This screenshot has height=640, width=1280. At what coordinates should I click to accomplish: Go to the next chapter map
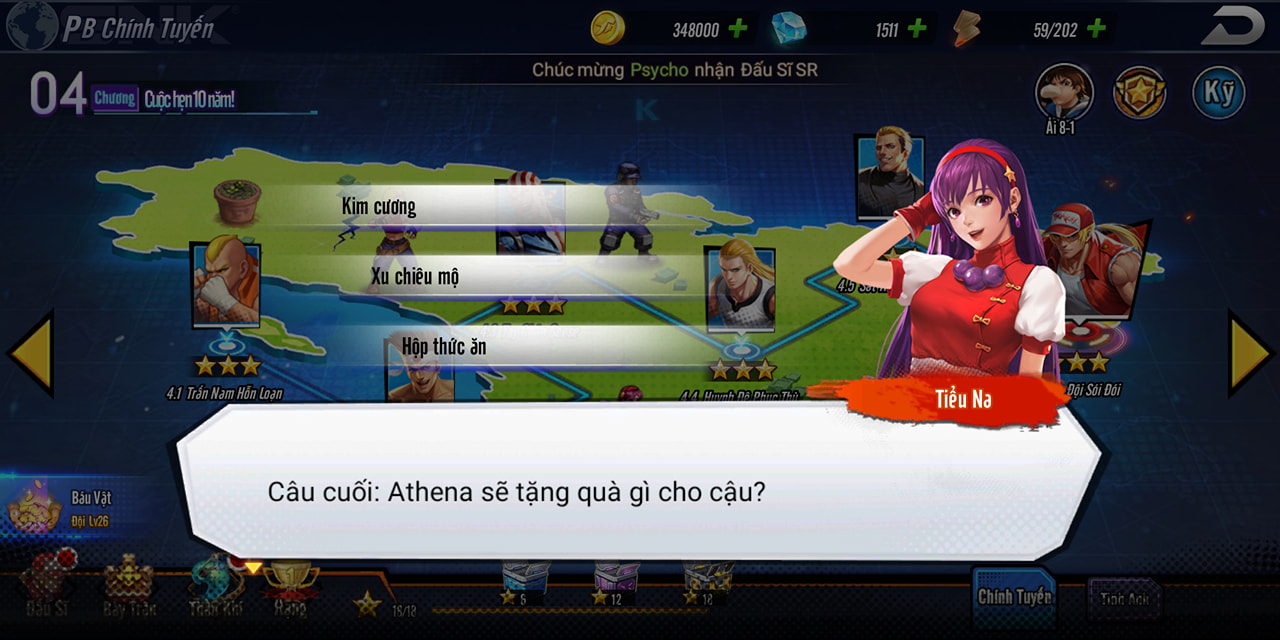click(x=1250, y=352)
